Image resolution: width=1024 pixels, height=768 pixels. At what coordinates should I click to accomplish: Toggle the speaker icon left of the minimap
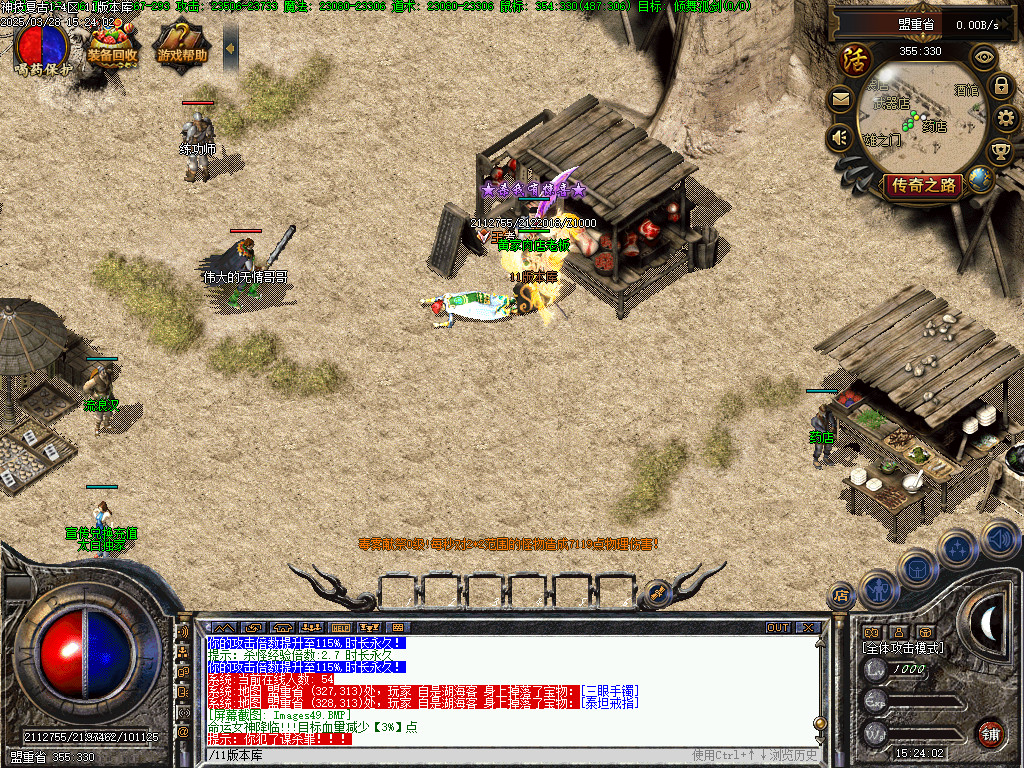(x=840, y=138)
